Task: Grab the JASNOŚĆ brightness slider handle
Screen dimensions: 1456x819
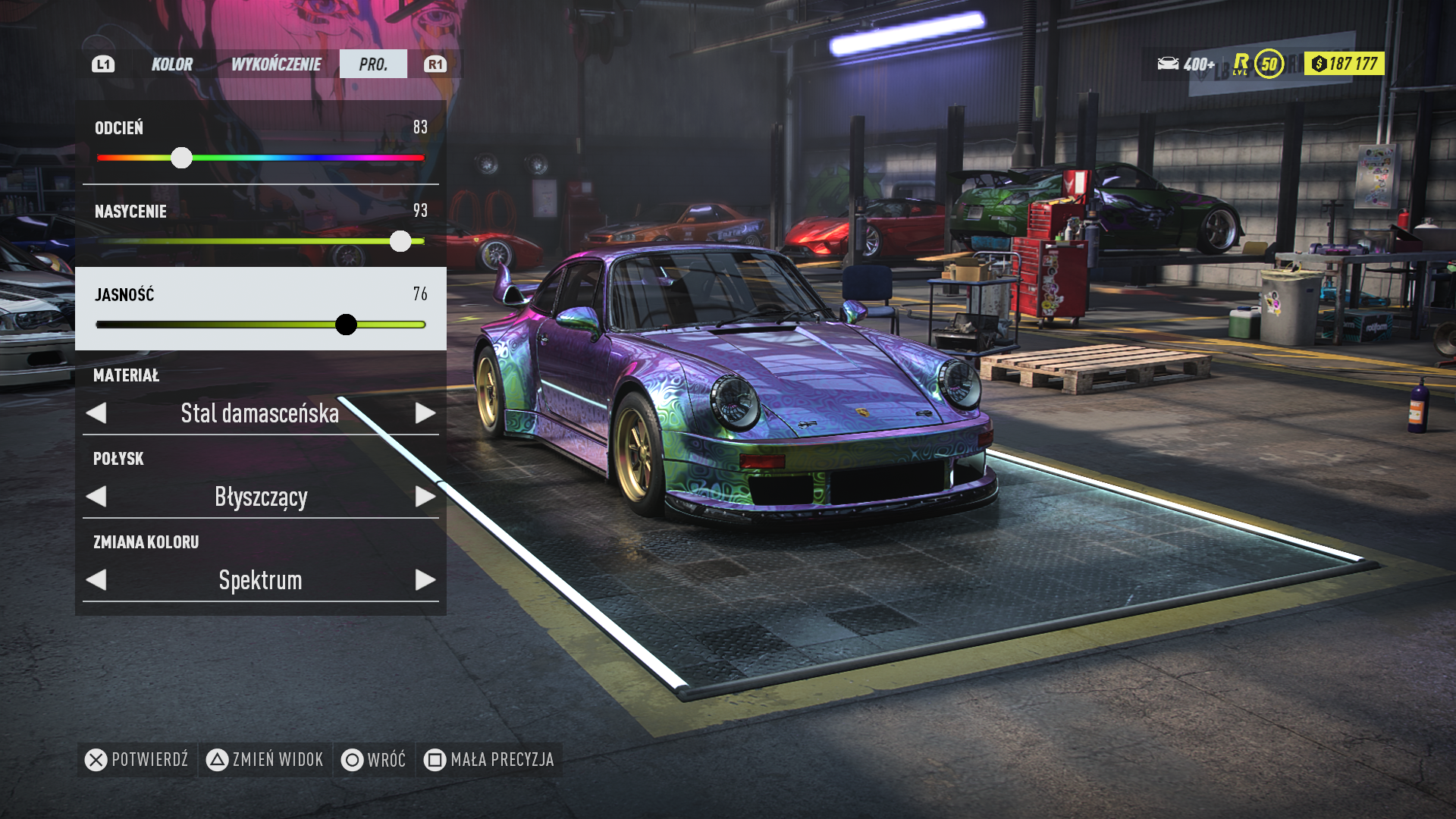Action: 346,325
